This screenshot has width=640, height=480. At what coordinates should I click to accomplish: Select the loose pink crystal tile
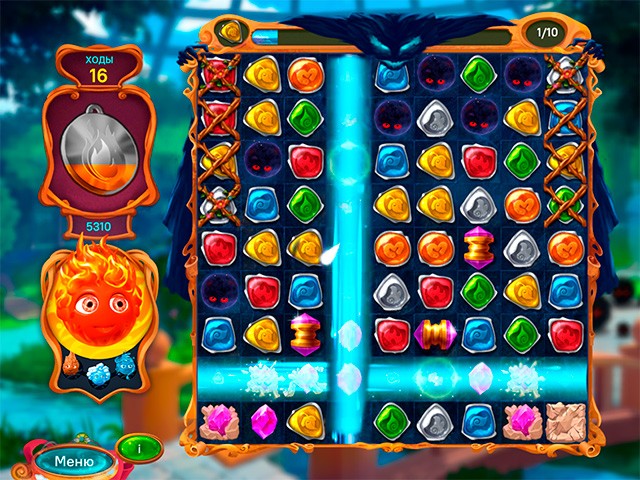pyautogui.click(x=262, y=419)
